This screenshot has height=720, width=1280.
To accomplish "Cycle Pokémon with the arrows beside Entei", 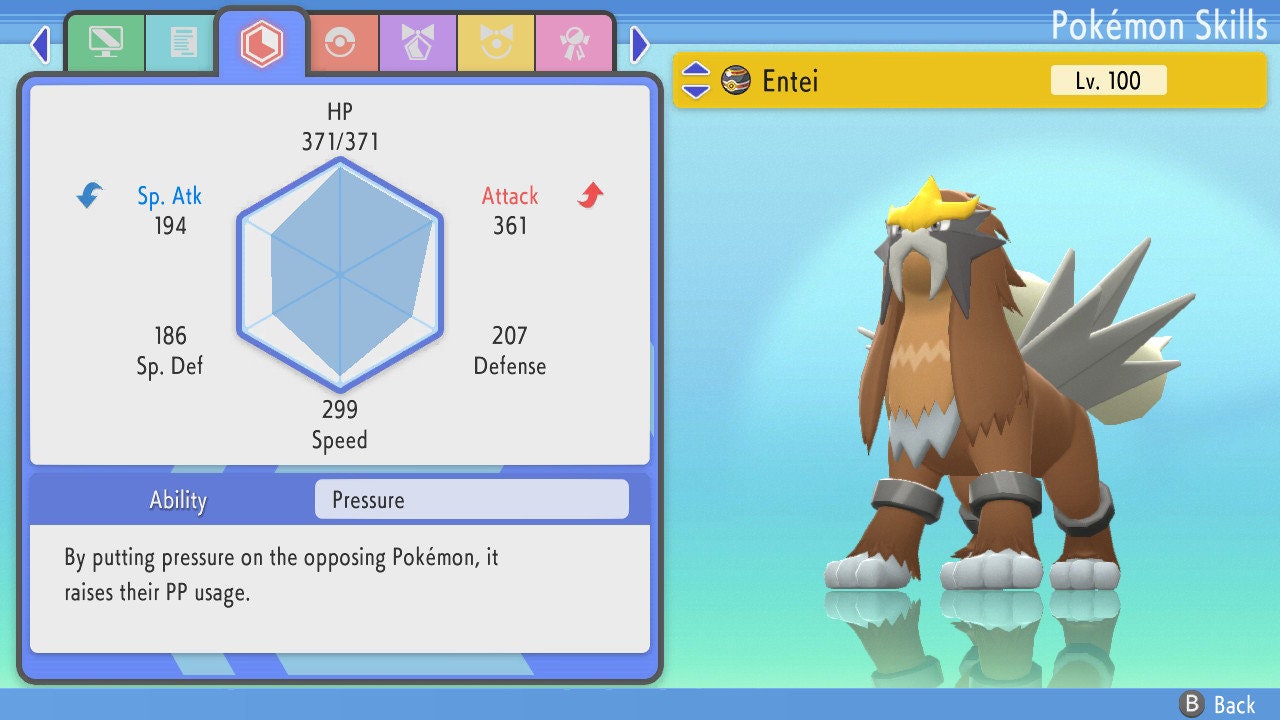I will tap(696, 81).
